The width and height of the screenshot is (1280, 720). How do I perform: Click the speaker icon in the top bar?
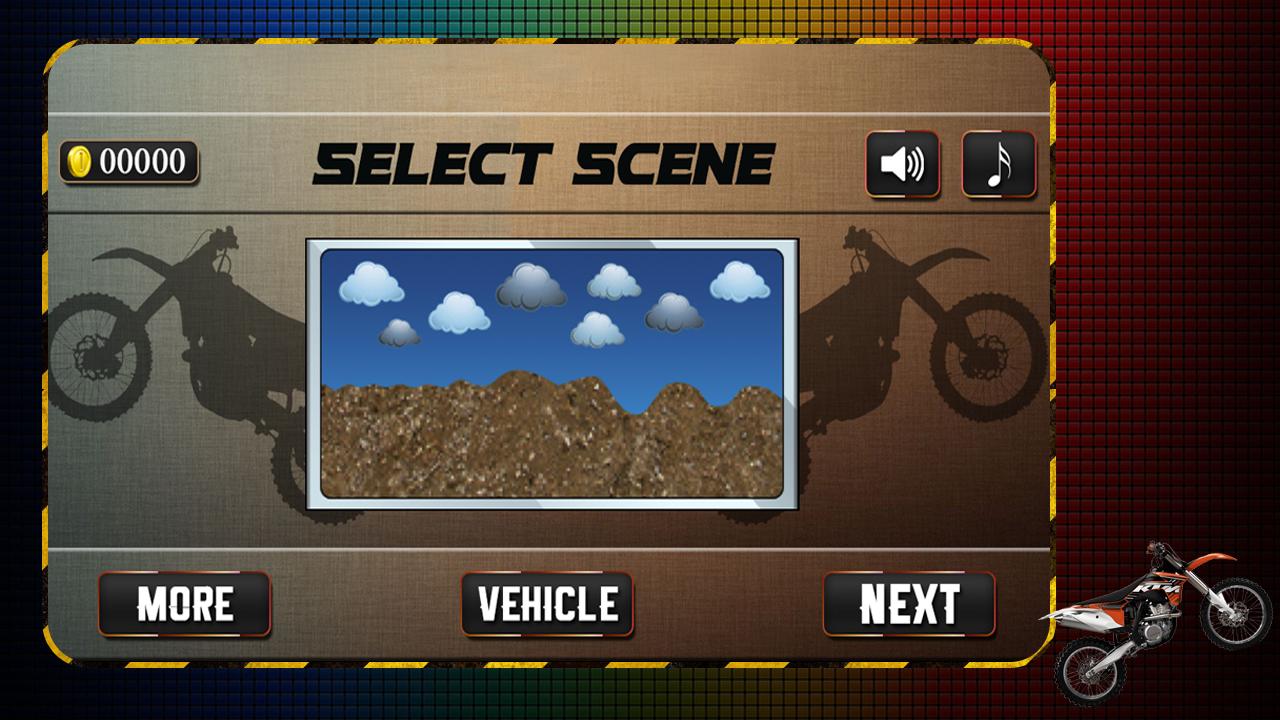[x=903, y=164]
